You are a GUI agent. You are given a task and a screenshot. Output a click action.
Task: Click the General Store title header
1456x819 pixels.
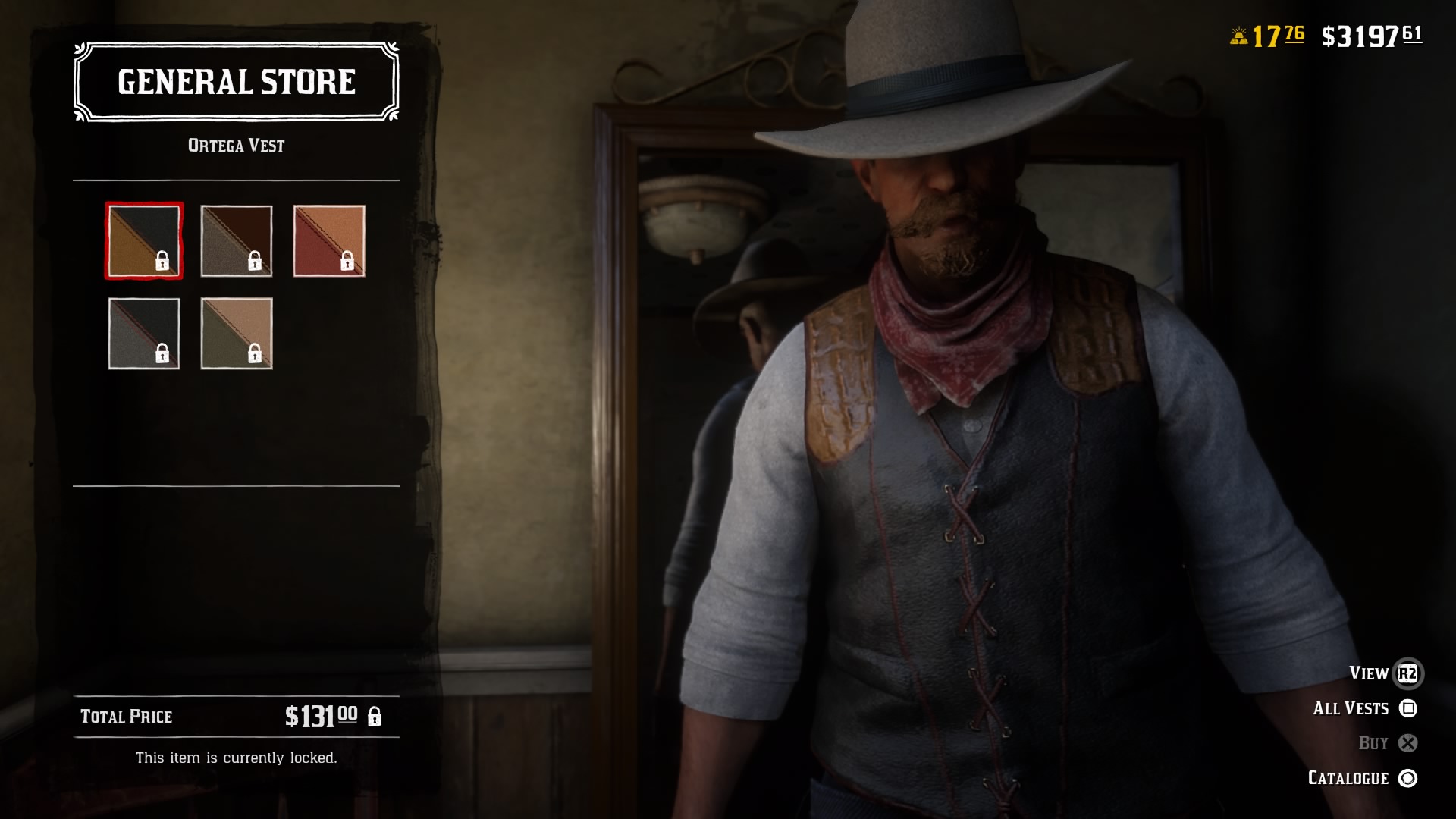pyautogui.click(x=236, y=82)
